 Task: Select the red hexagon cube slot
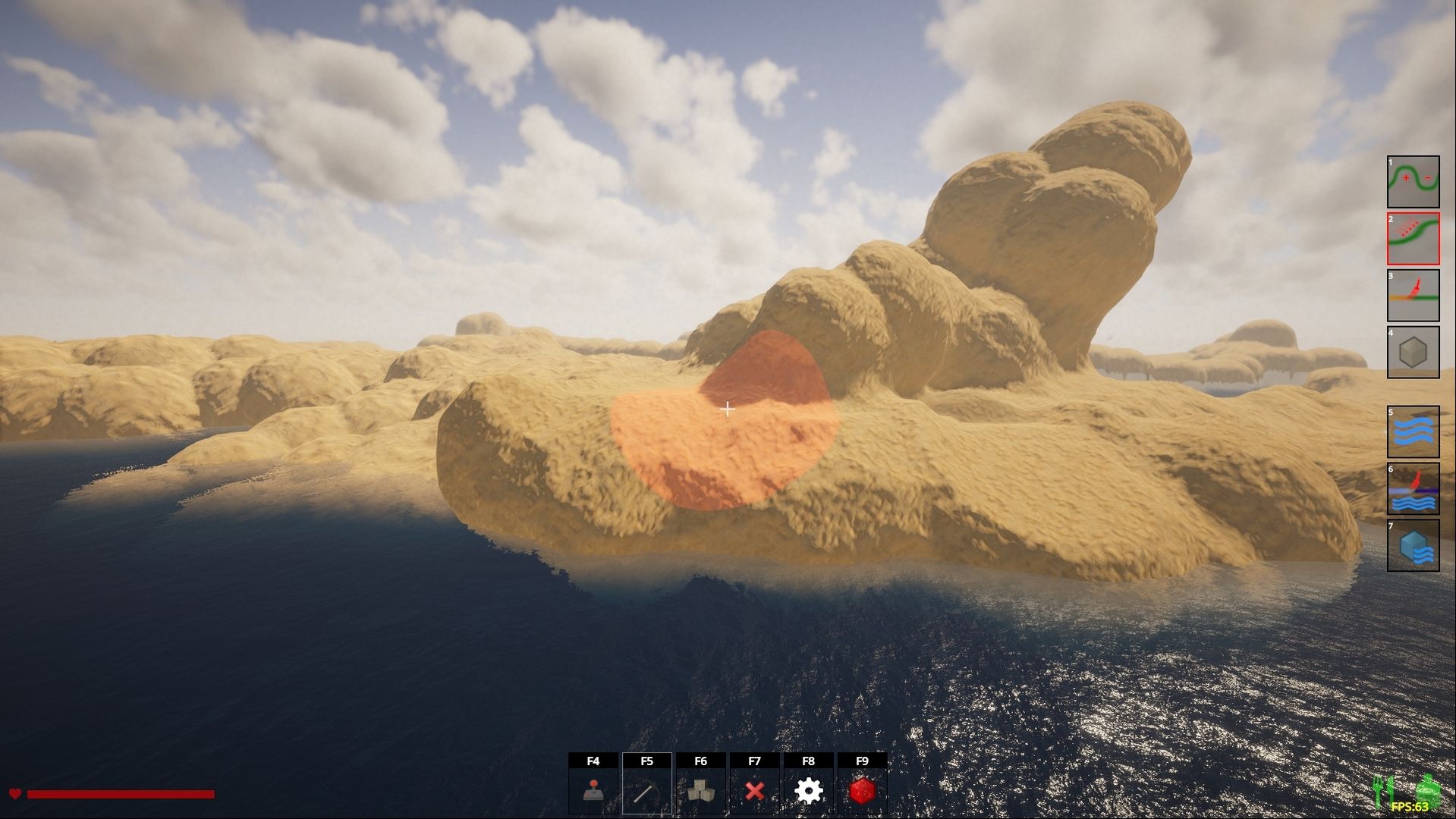(862, 790)
